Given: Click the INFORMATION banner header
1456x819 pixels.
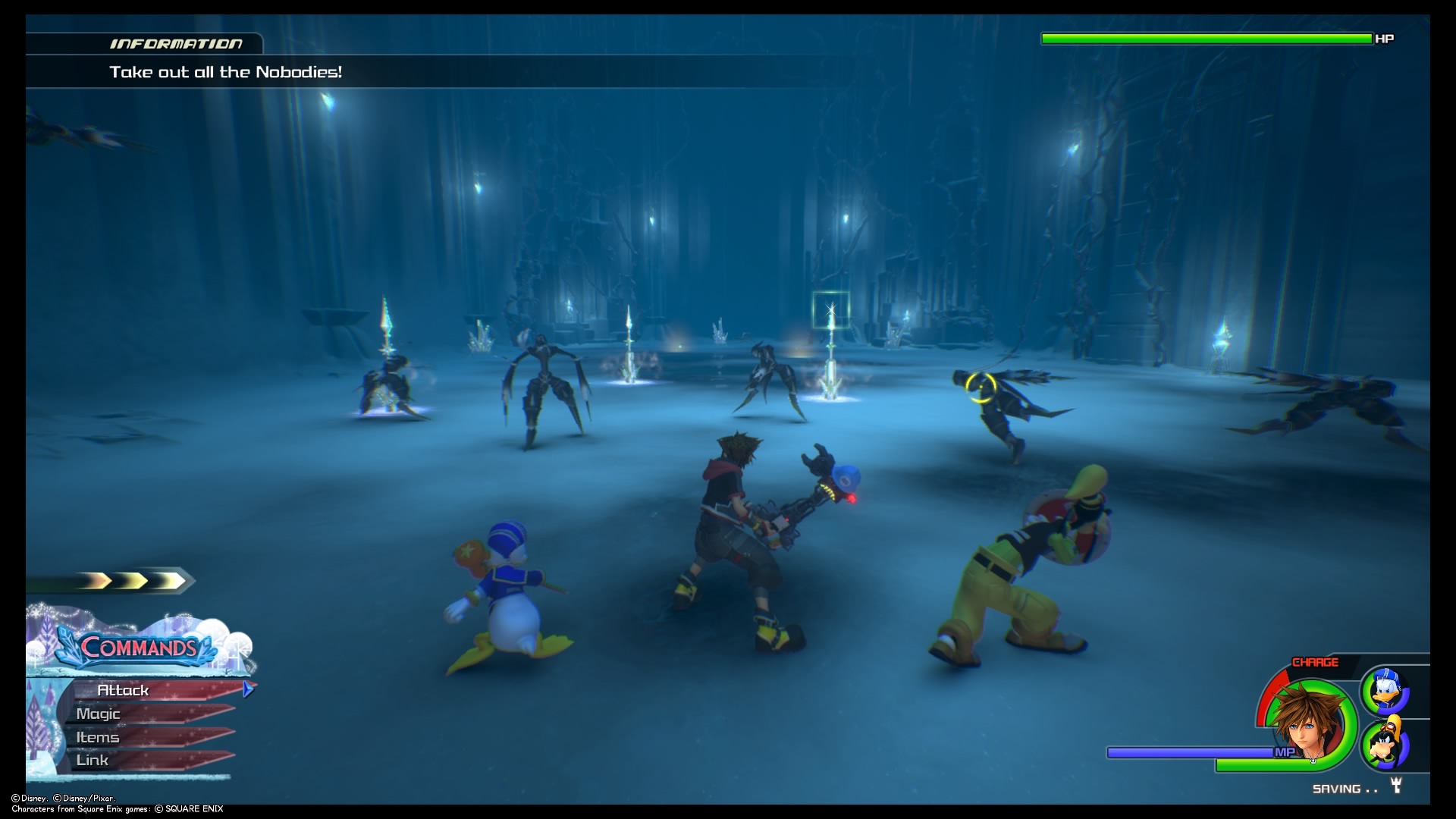Looking at the screenshot, I should pos(178,43).
